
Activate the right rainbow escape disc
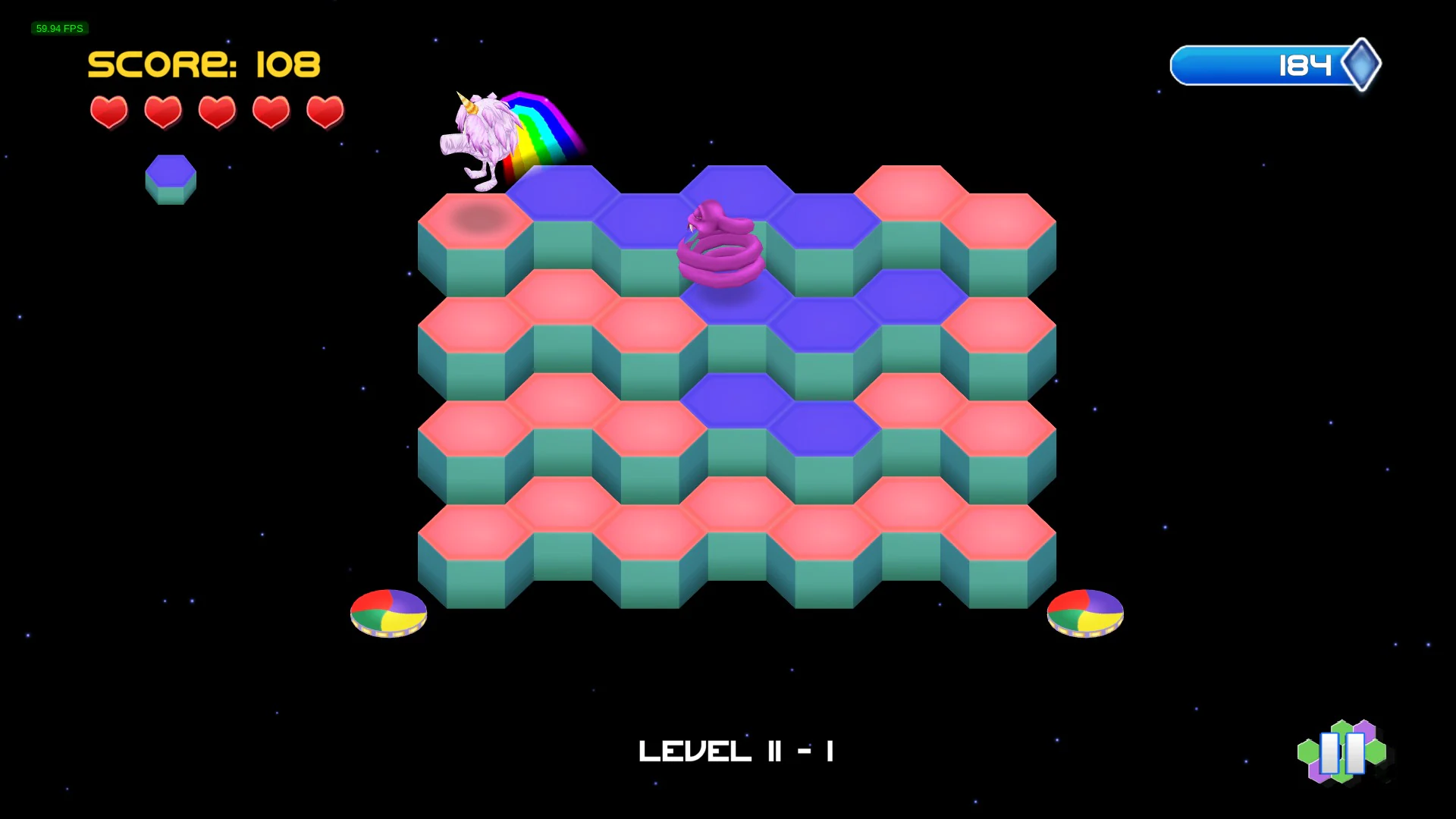tap(1085, 613)
